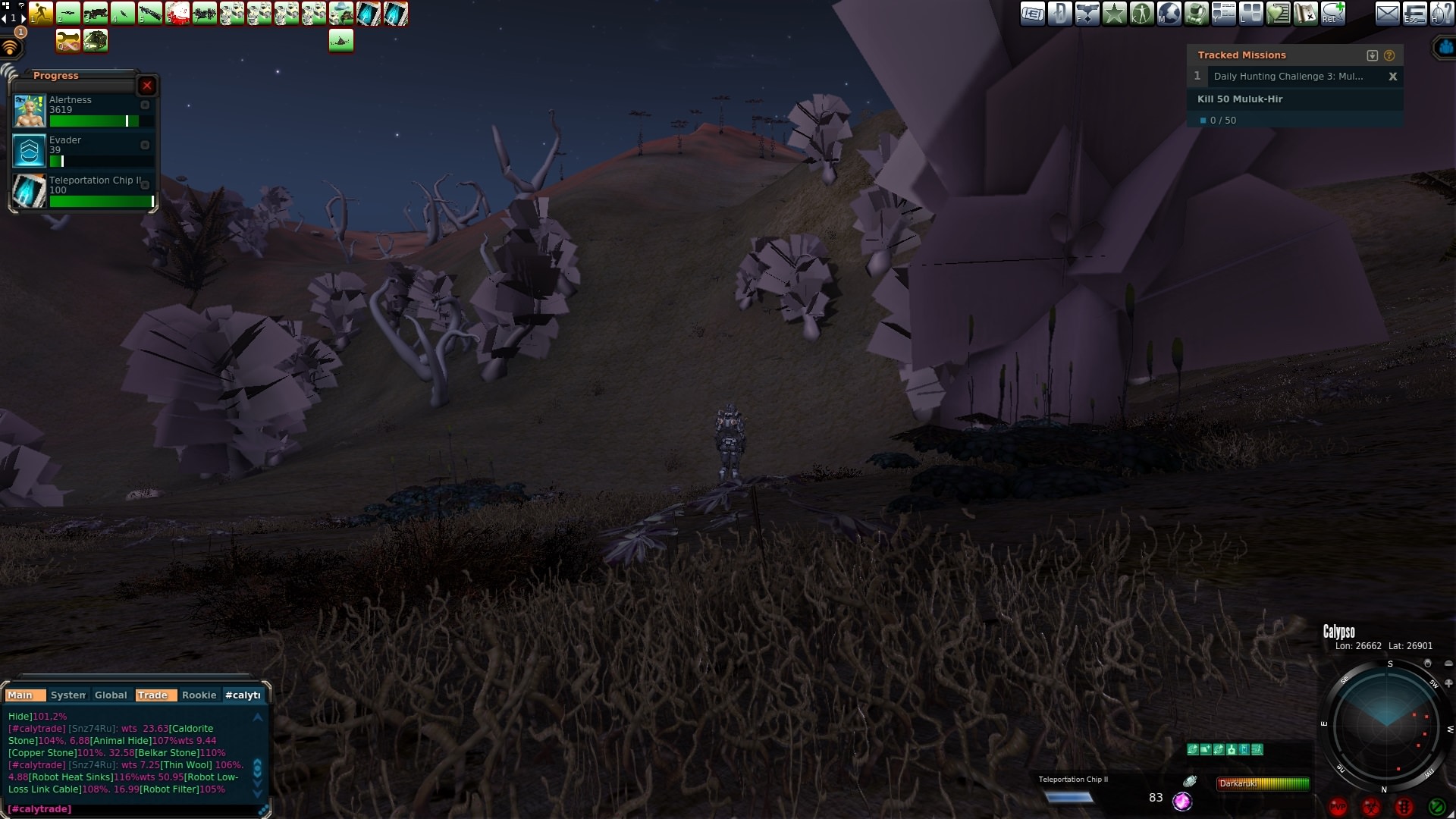Activate the red and white item in slot 6
The height and width of the screenshot is (819, 1456).
(177, 14)
